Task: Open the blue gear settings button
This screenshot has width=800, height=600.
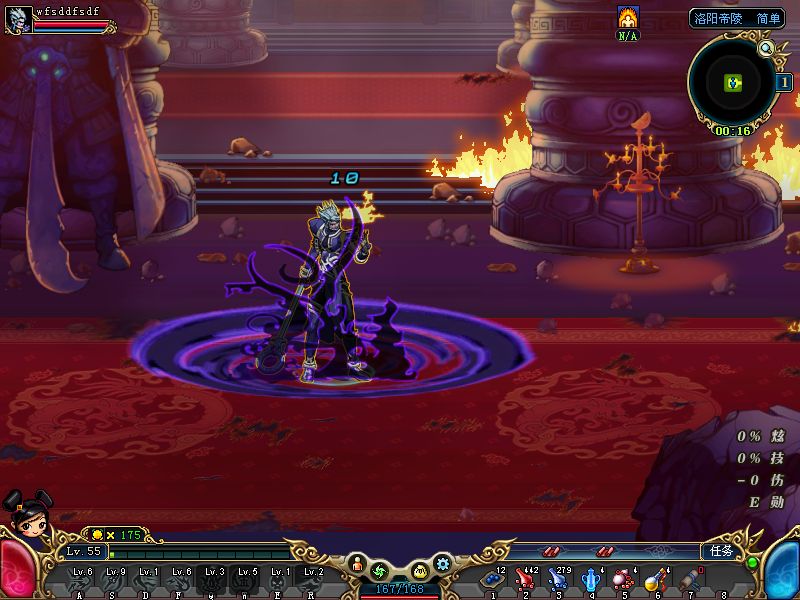Action: (x=442, y=565)
